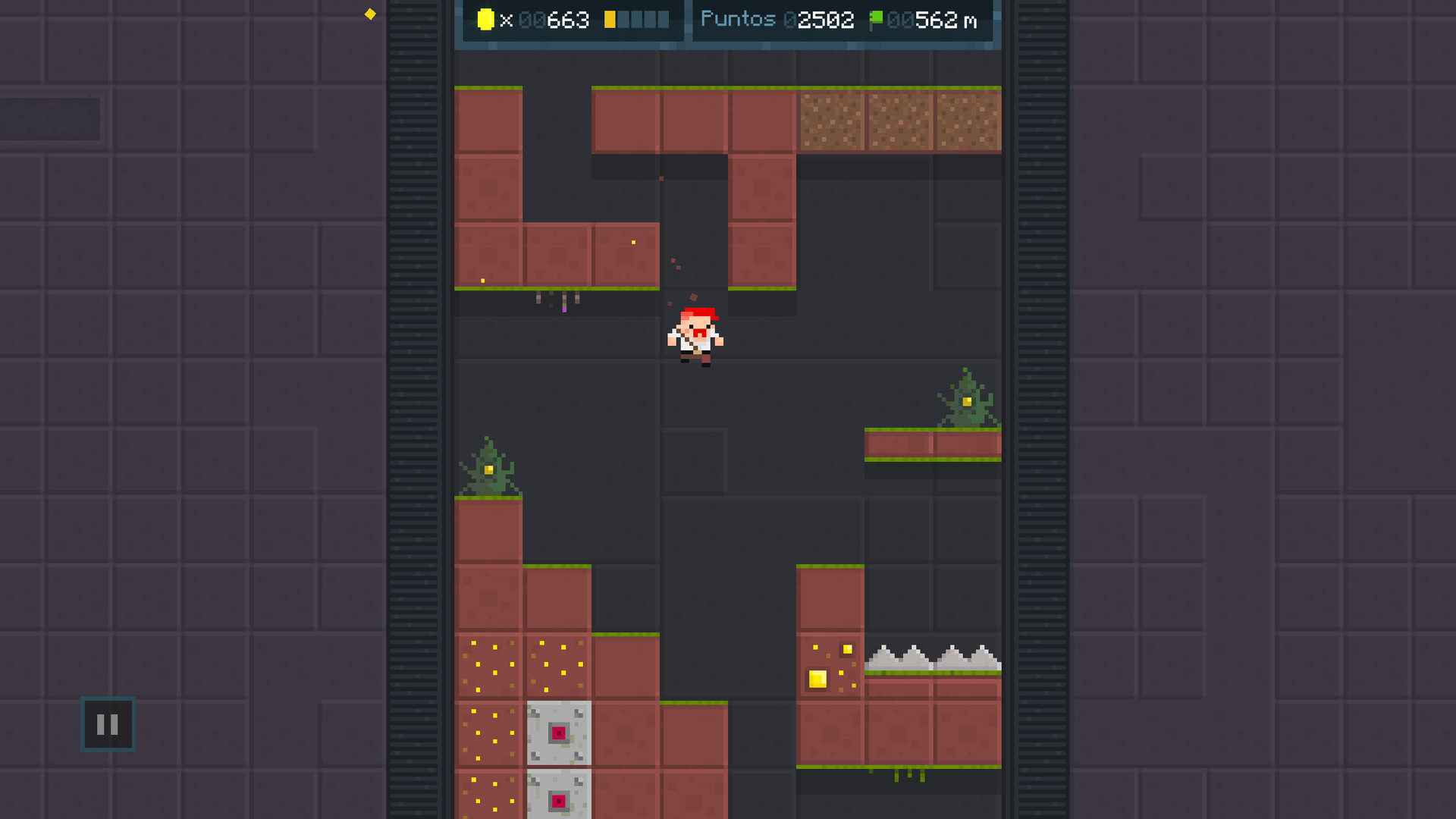Viewport: 1456px width, 819px height.
Task: Click the Puntos HUD panel on the right
Action: click(843, 20)
